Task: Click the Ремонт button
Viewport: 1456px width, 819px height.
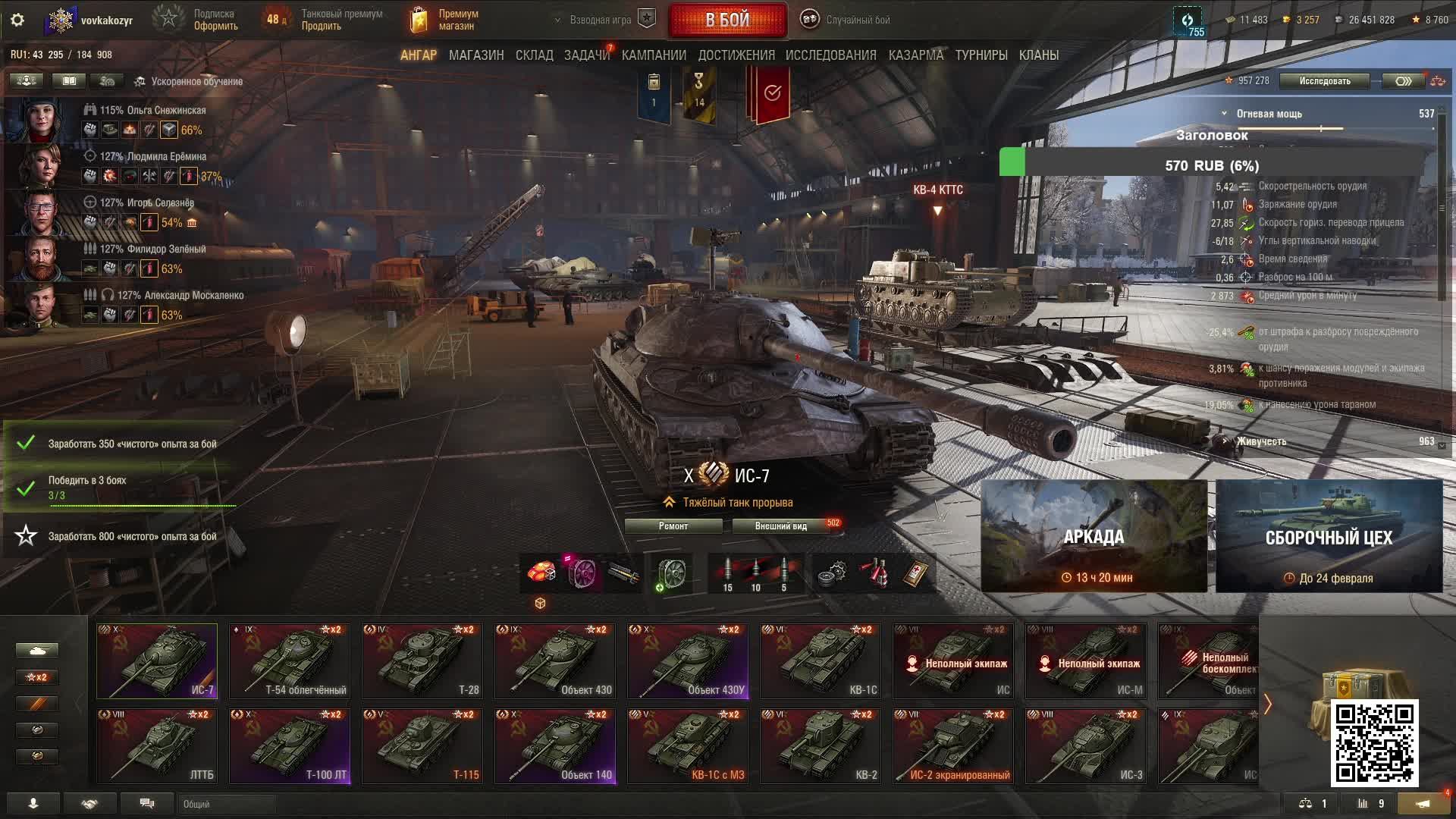Action: point(673,526)
